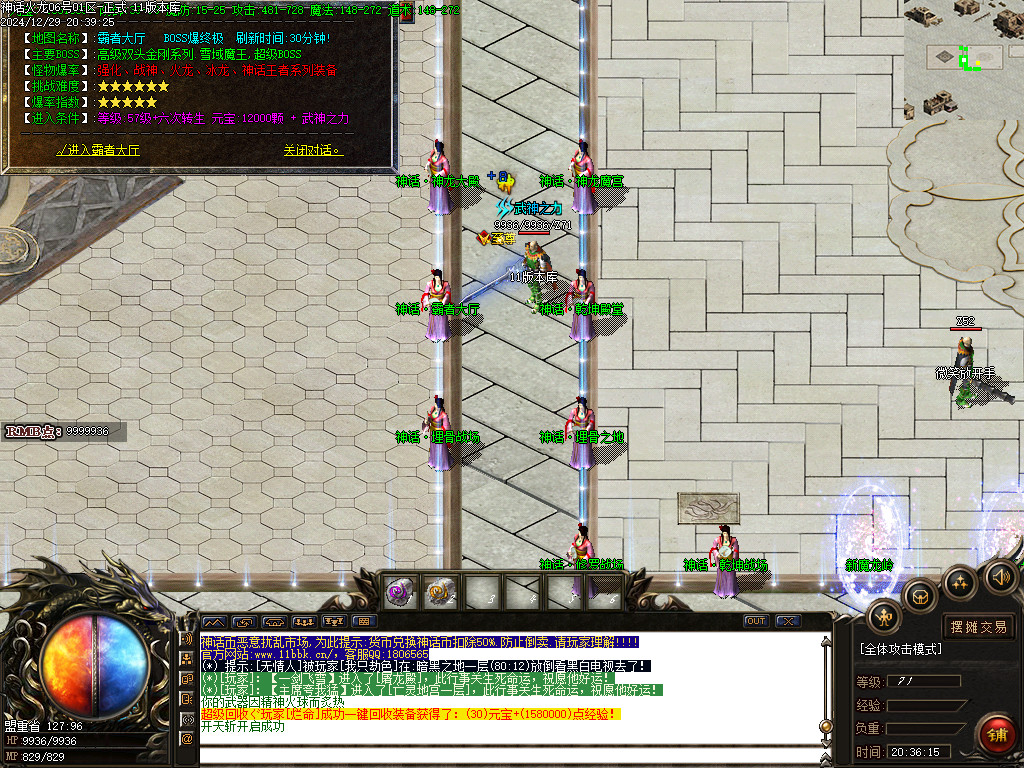Open the character figure icon panel

[x=884, y=616]
